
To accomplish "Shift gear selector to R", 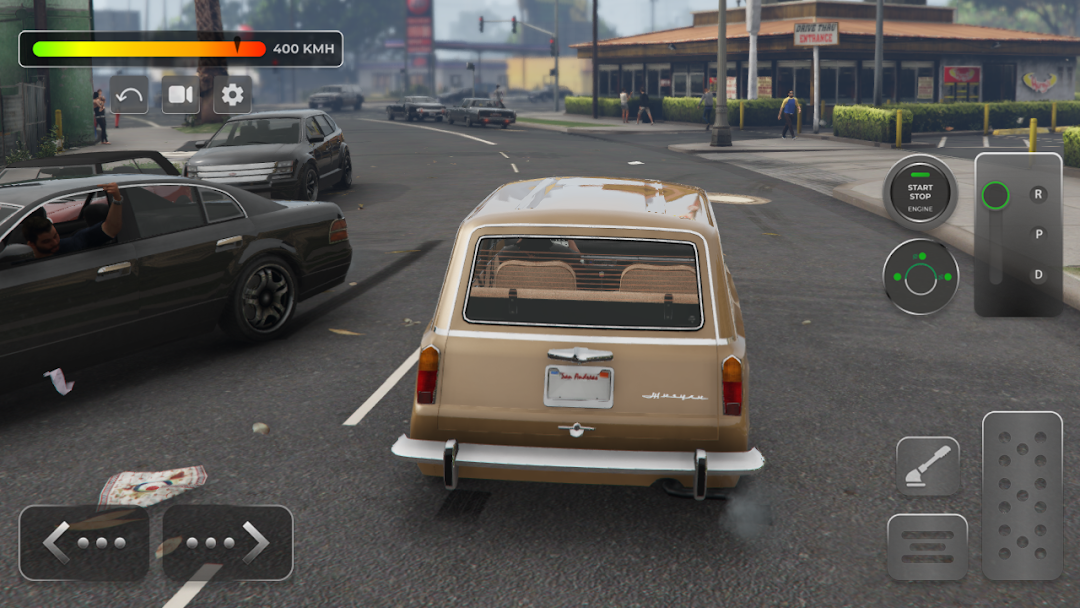I will point(1038,194).
